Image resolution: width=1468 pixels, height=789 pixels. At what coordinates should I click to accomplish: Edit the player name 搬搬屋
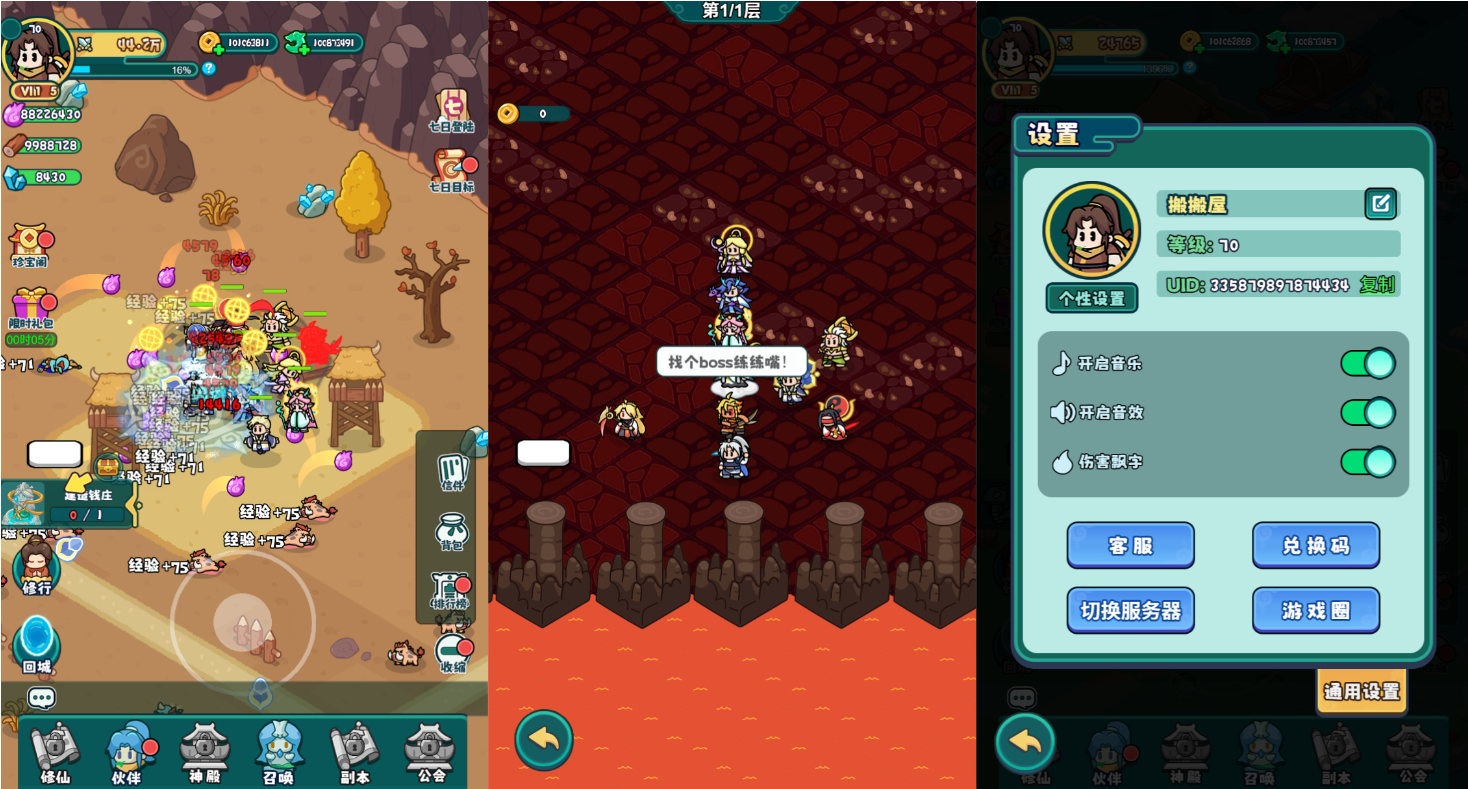point(1380,204)
